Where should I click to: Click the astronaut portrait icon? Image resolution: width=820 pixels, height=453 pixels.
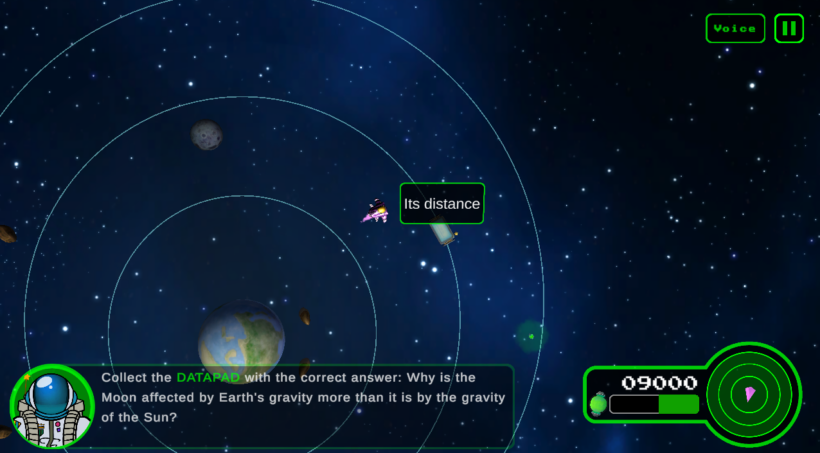pos(52,406)
